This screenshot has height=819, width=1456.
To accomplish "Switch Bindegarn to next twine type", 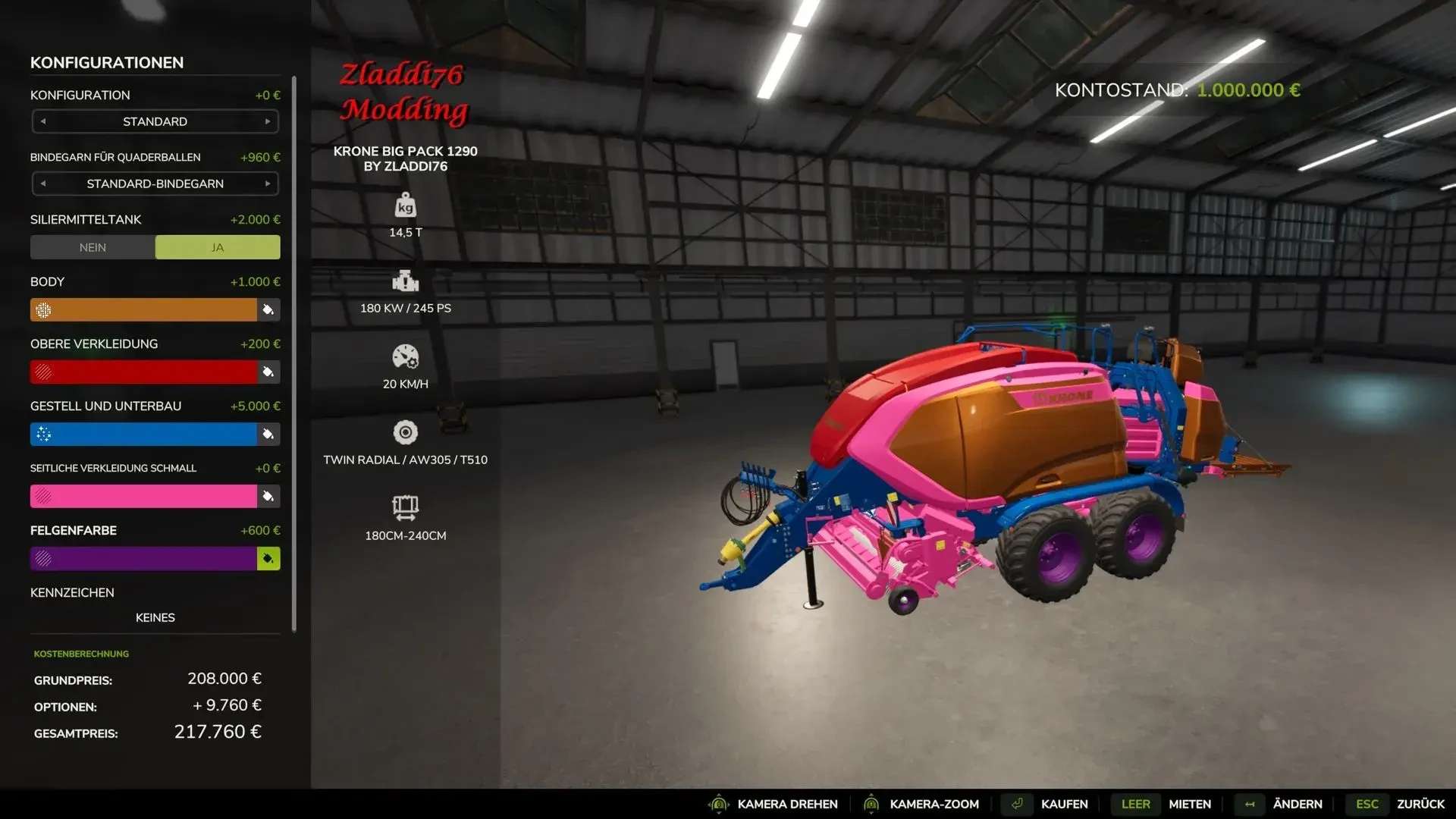I will 268,184.
